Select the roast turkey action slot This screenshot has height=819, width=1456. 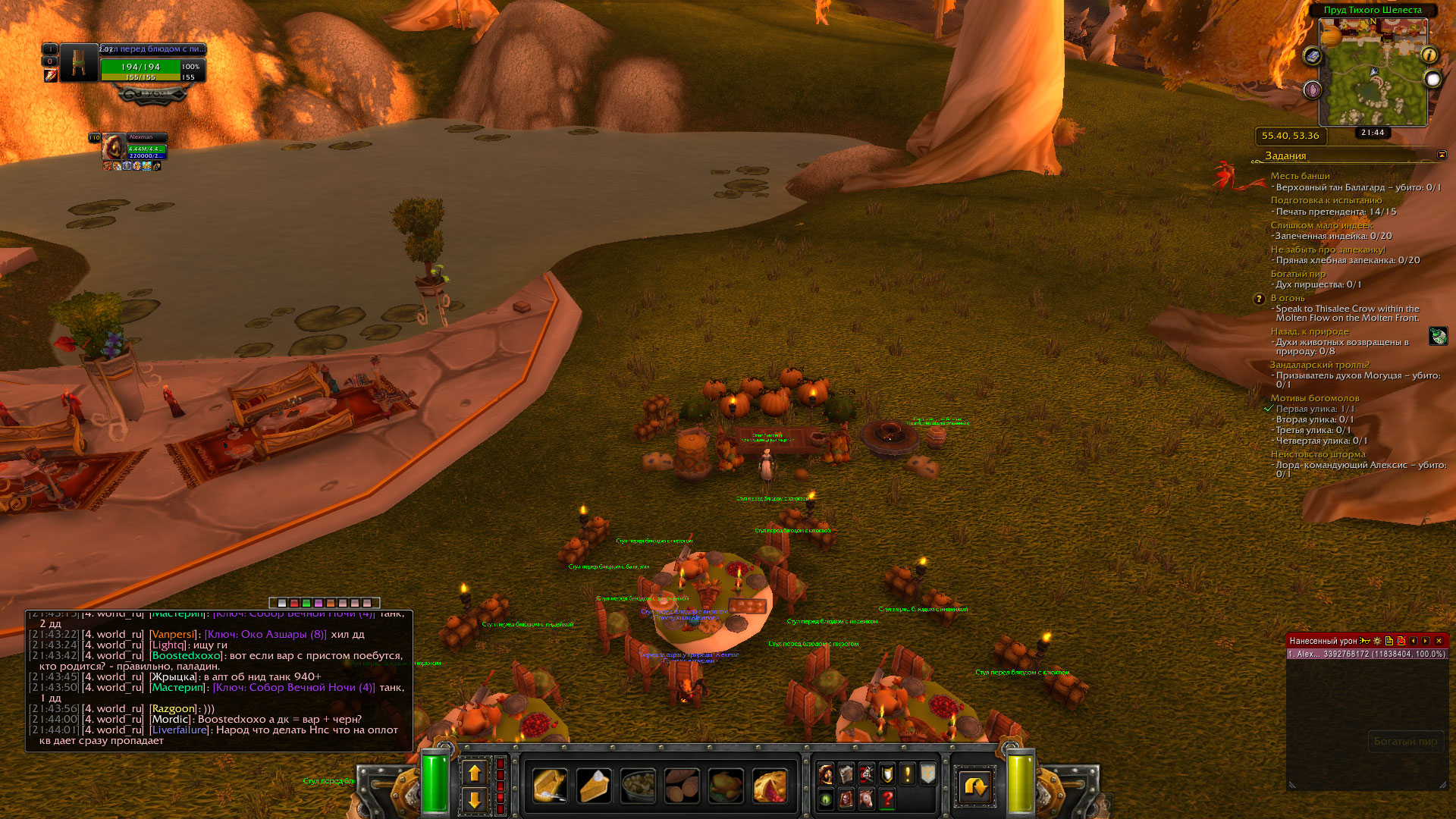(726, 786)
